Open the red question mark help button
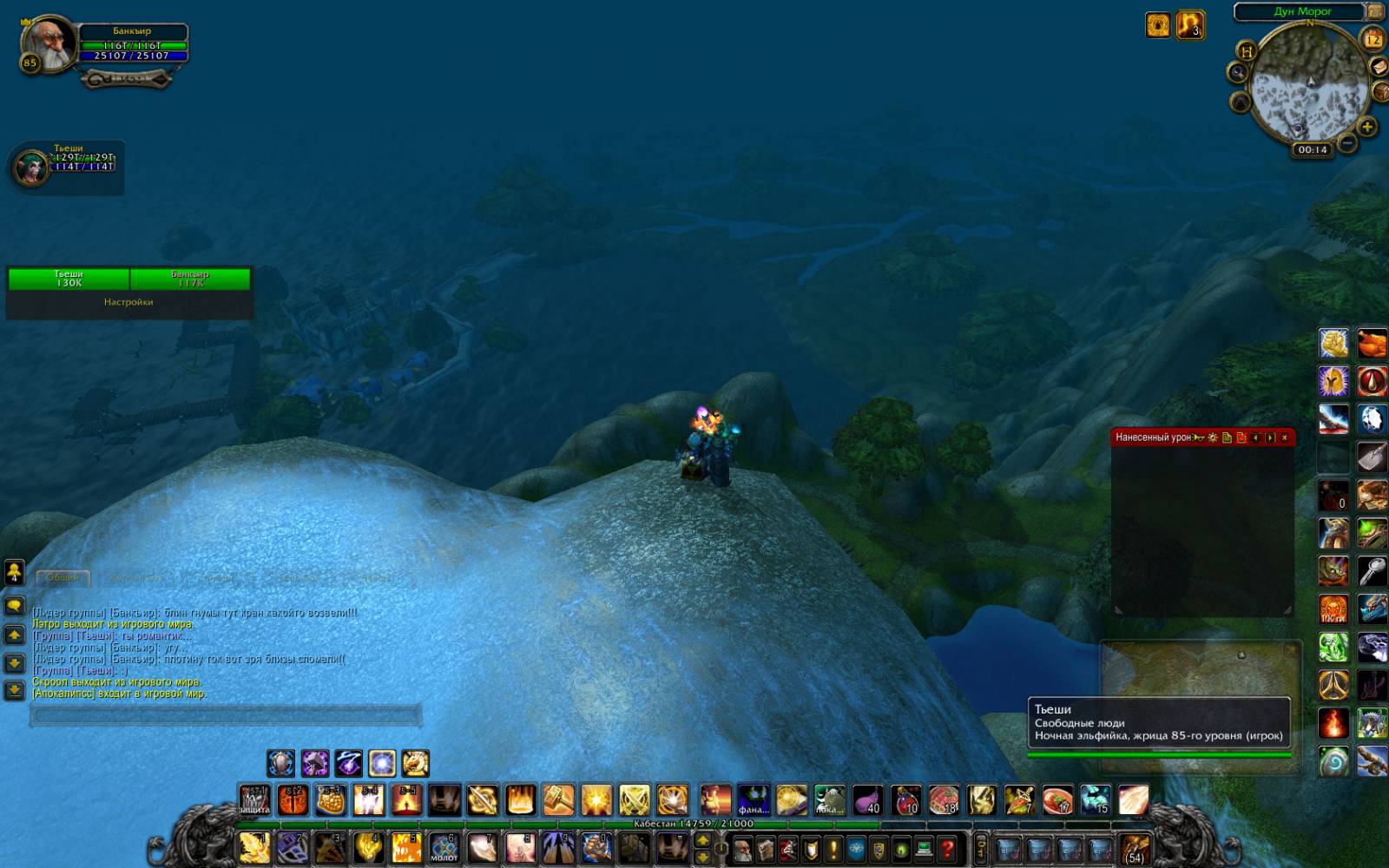This screenshot has height=868, width=1389. pos(947,848)
